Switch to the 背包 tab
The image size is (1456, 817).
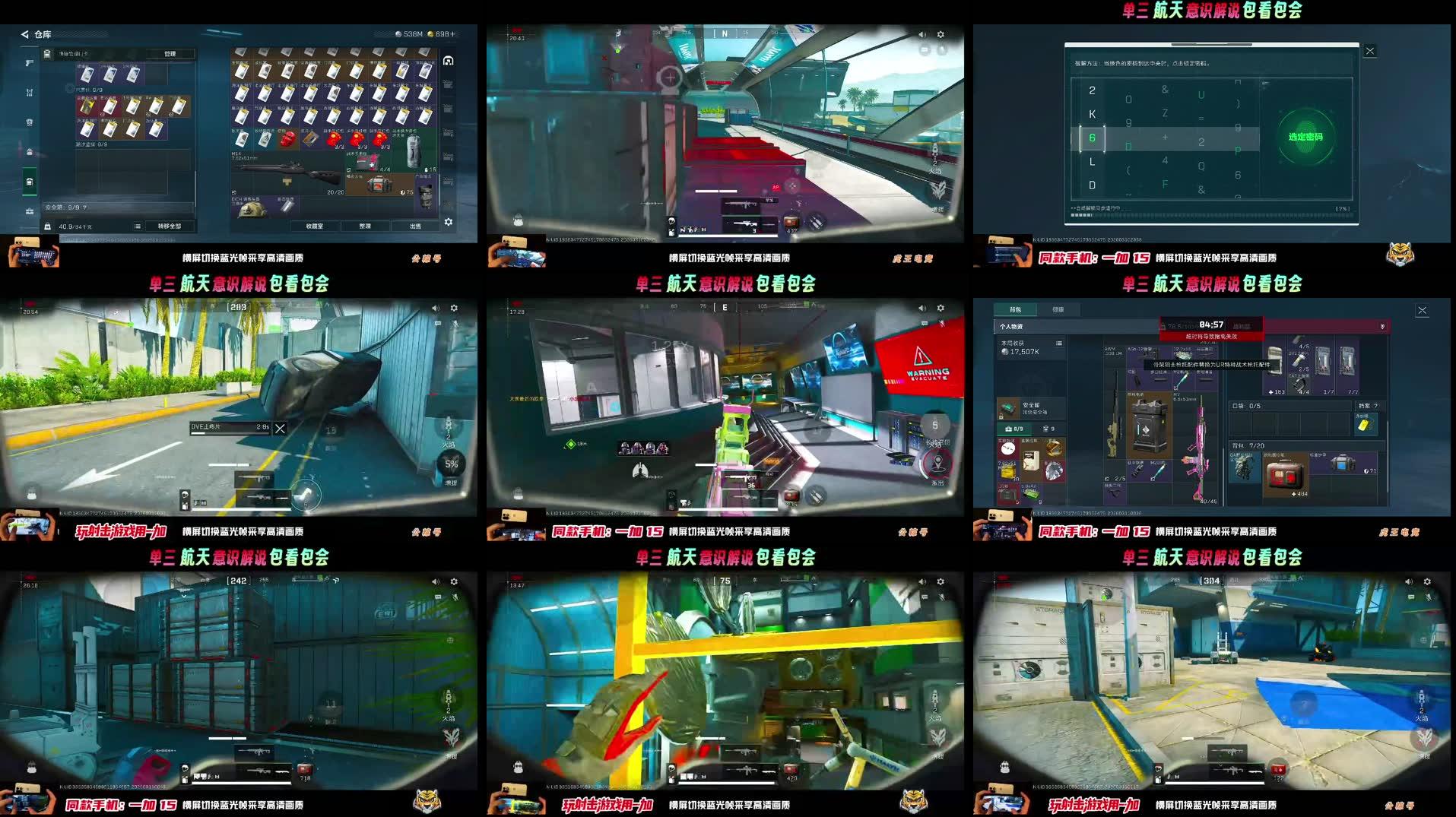coord(1015,309)
